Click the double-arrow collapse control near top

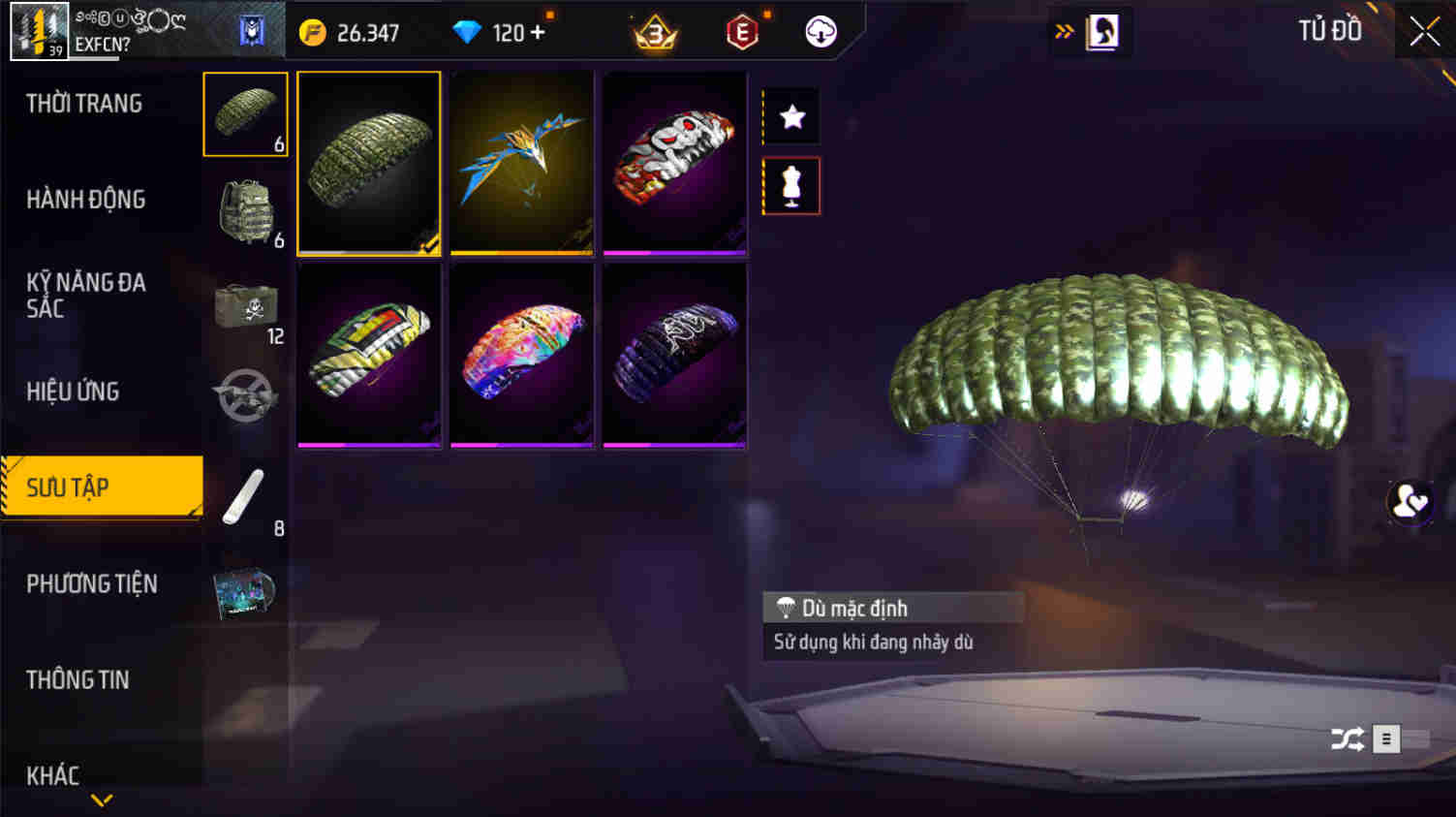[1067, 30]
